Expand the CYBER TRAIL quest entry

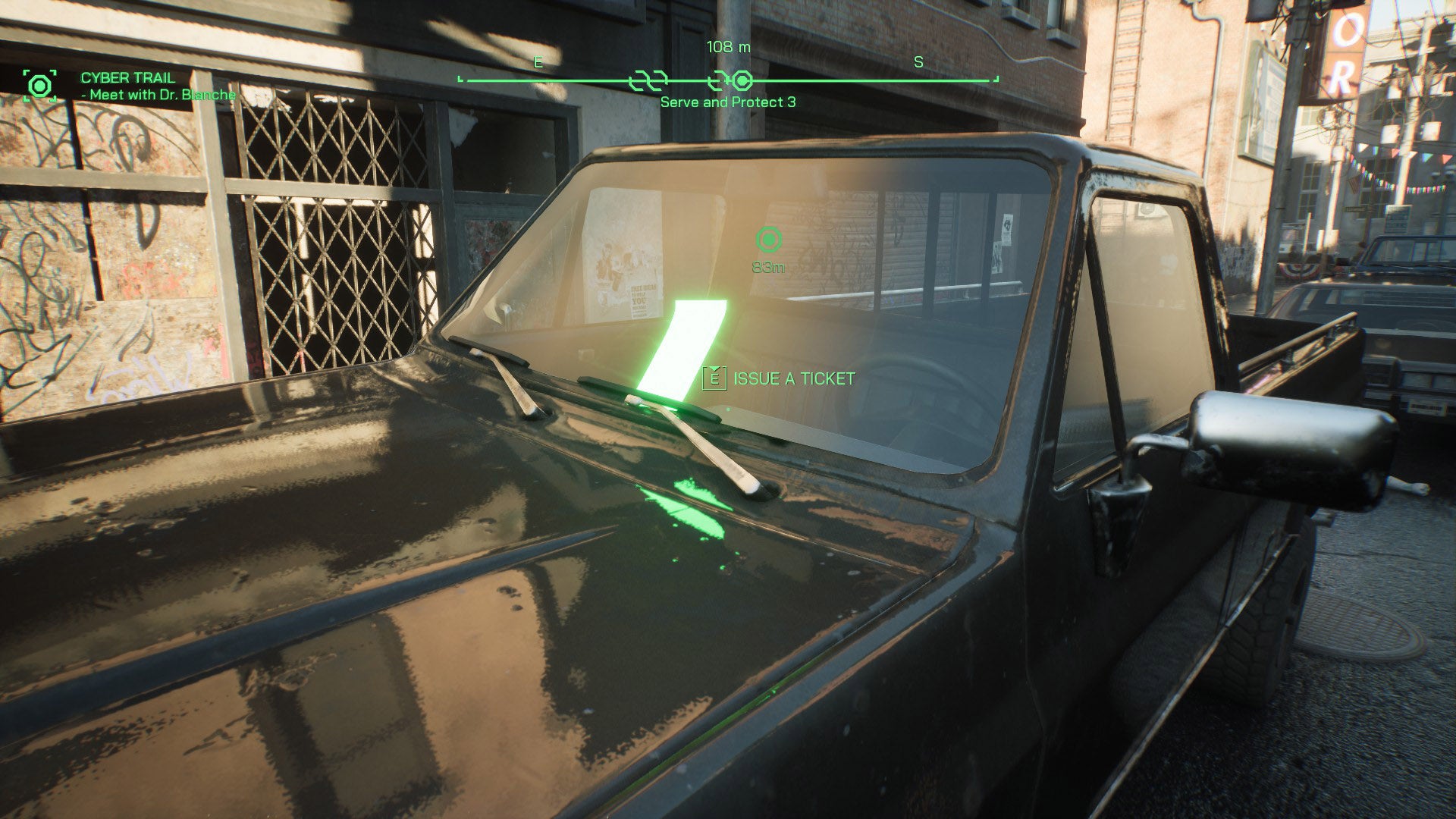tap(127, 77)
